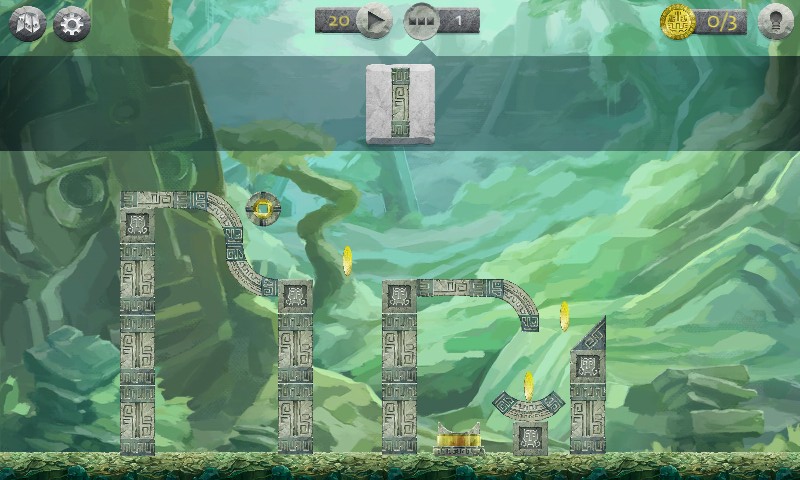Open the level map

pos(28,24)
